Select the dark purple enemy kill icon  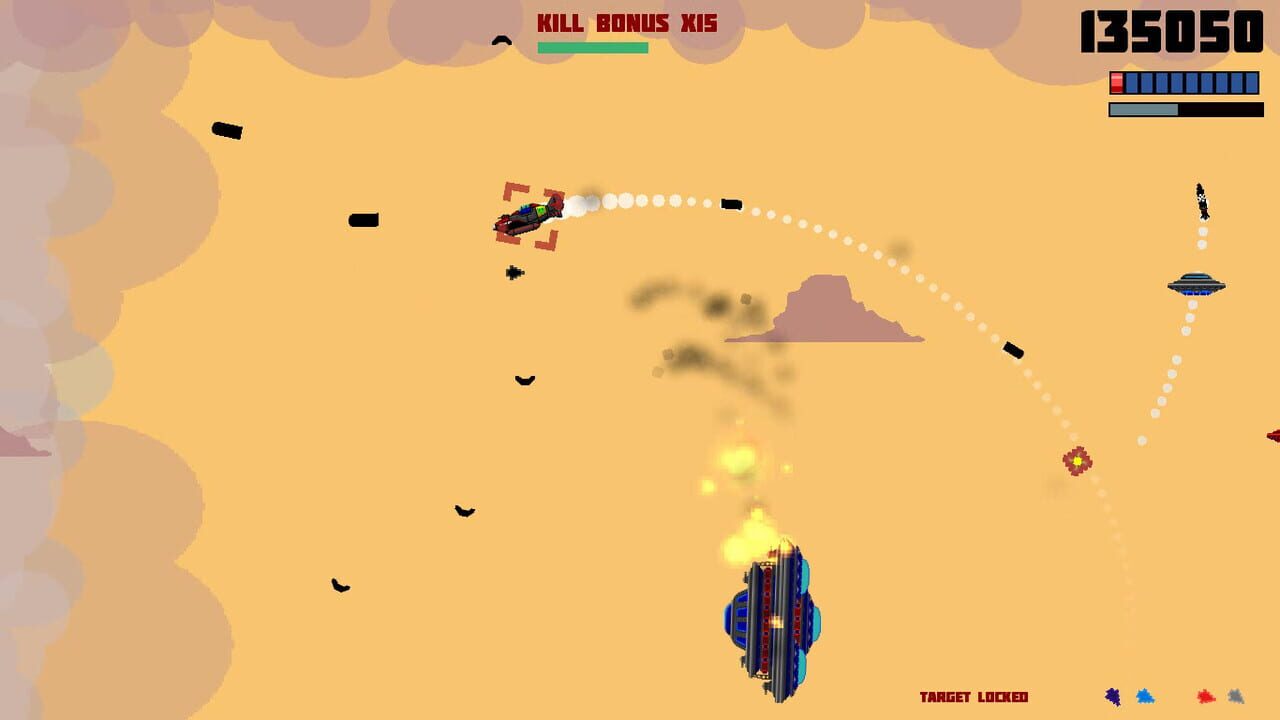(x=1112, y=696)
